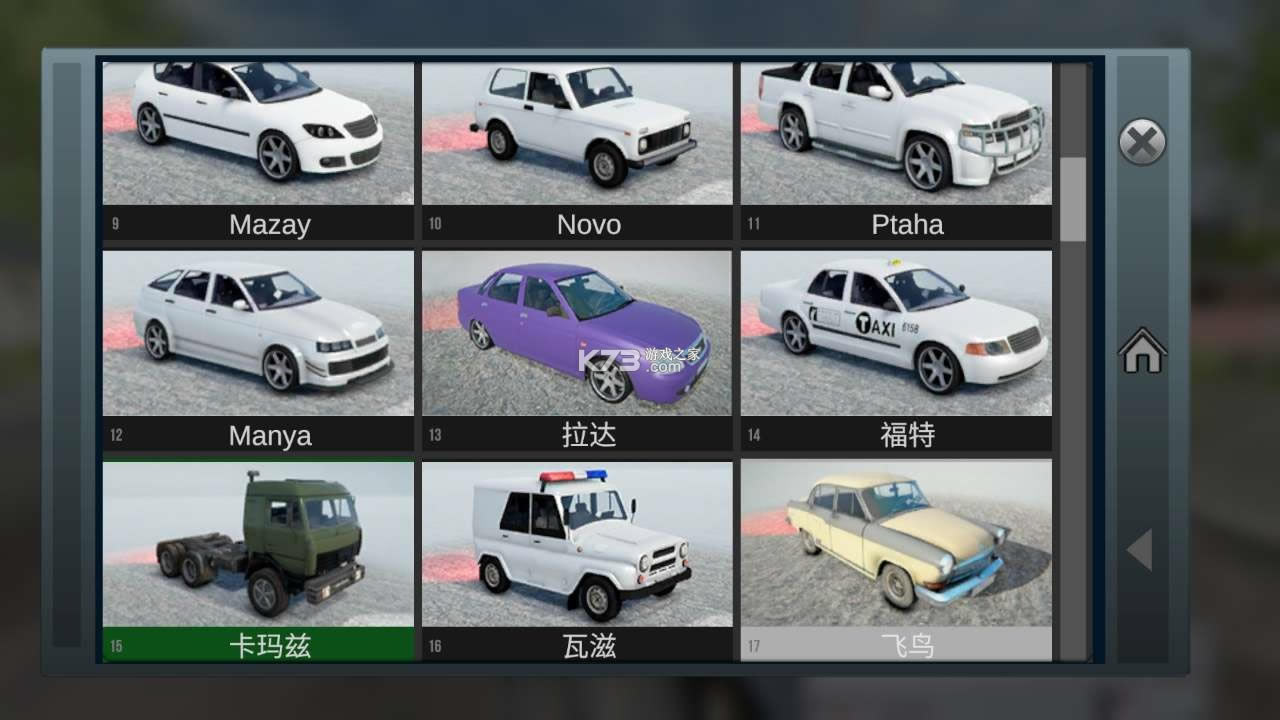The height and width of the screenshot is (720, 1280).
Task: Click the scrollbar handle on the right
Action: 1075,195
